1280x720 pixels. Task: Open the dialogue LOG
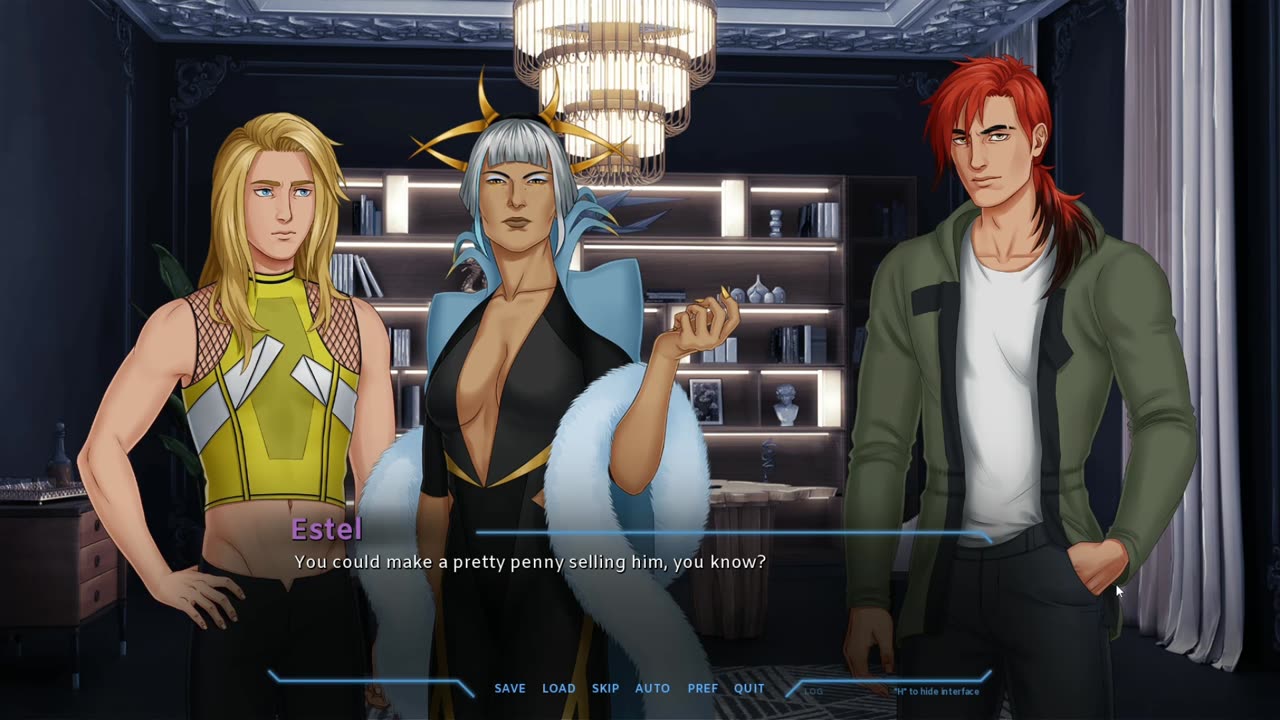pyautogui.click(x=813, y=691)
